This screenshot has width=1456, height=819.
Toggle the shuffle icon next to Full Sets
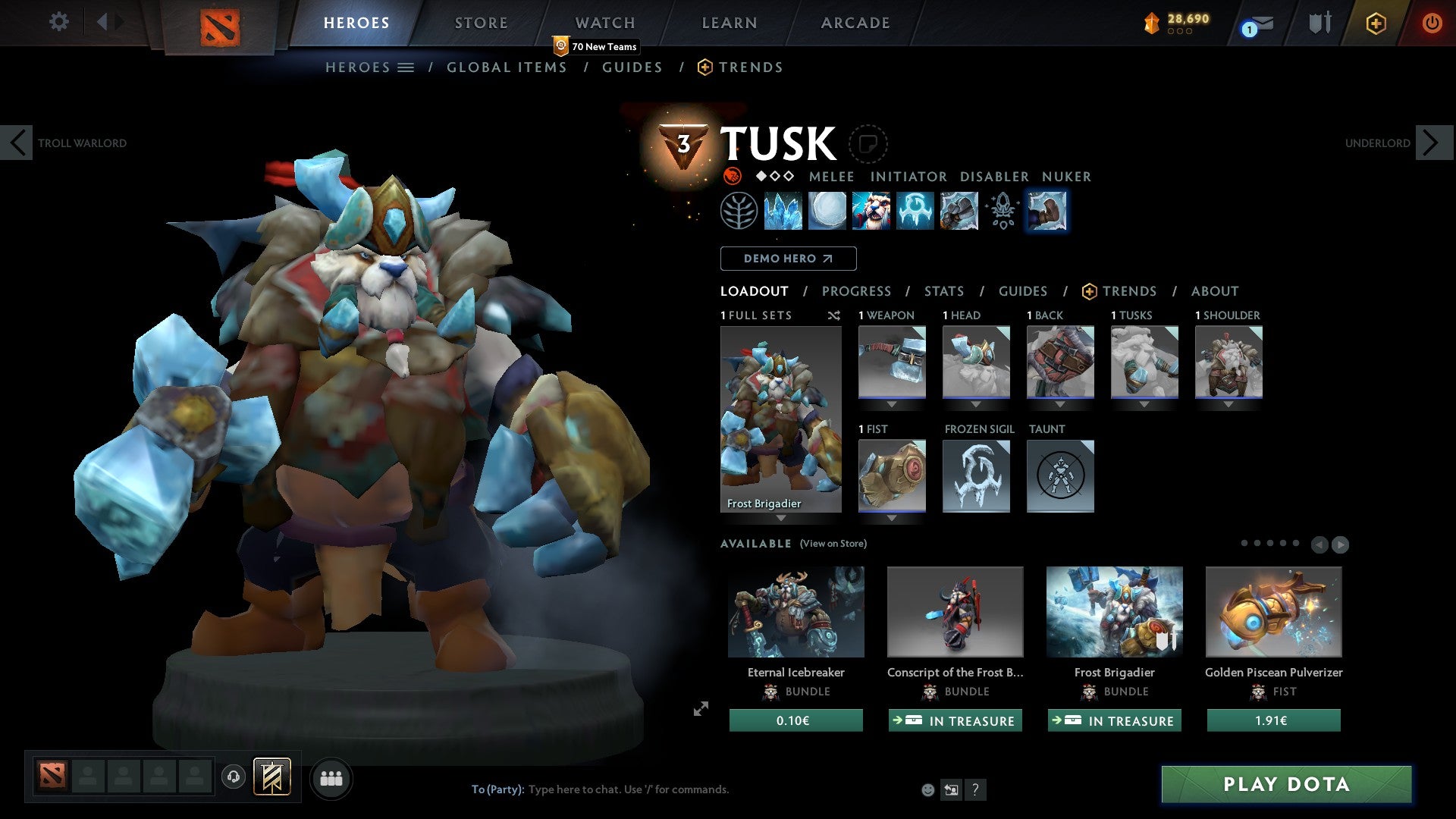(x=833, y=315)
